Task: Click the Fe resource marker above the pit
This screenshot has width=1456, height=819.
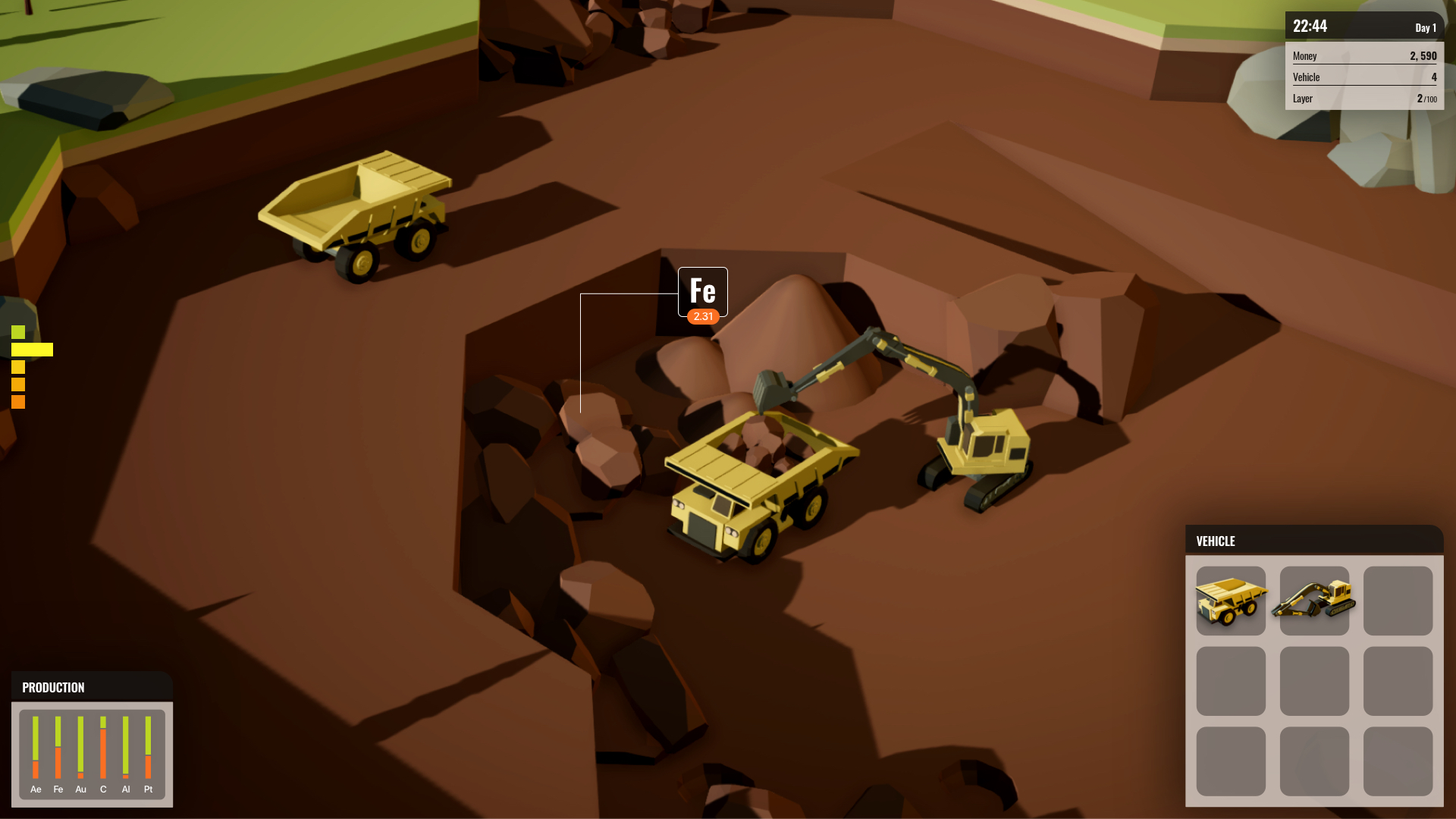Action: point(702,291)
